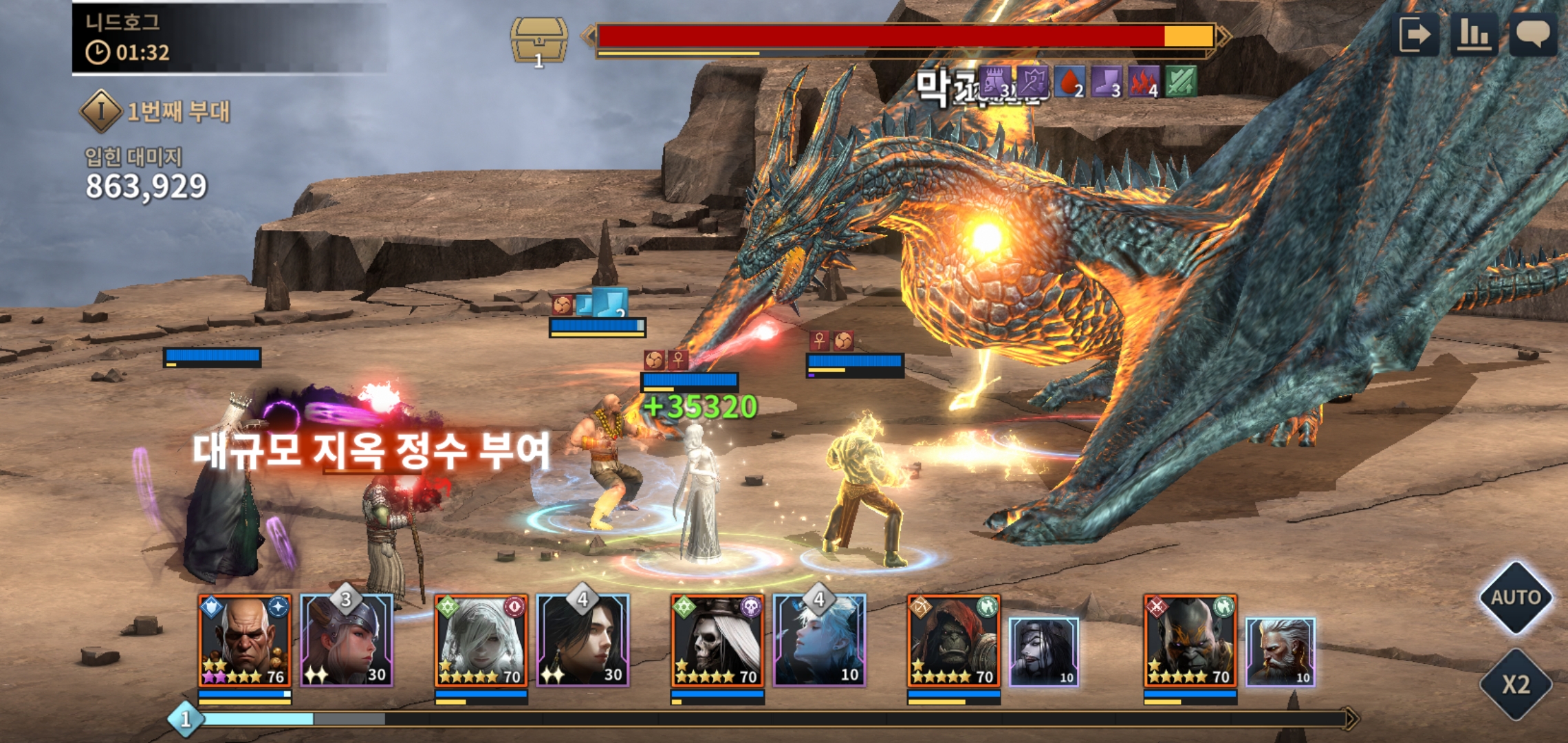Toggle X2 battle speed
Image resolution: width=1568 pixels, height=743 pixels.
[1515, 685]
